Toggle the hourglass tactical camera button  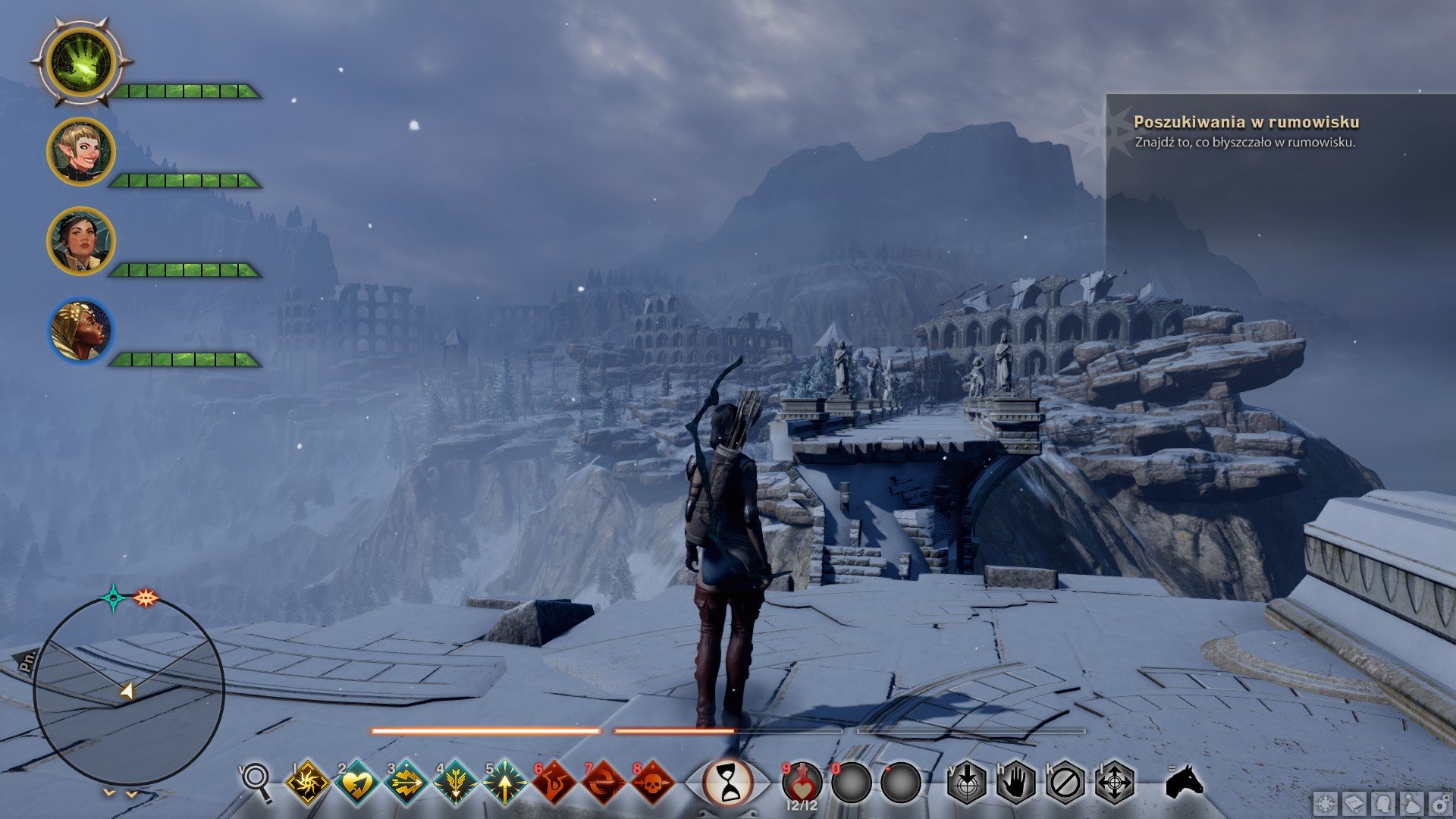729,782
